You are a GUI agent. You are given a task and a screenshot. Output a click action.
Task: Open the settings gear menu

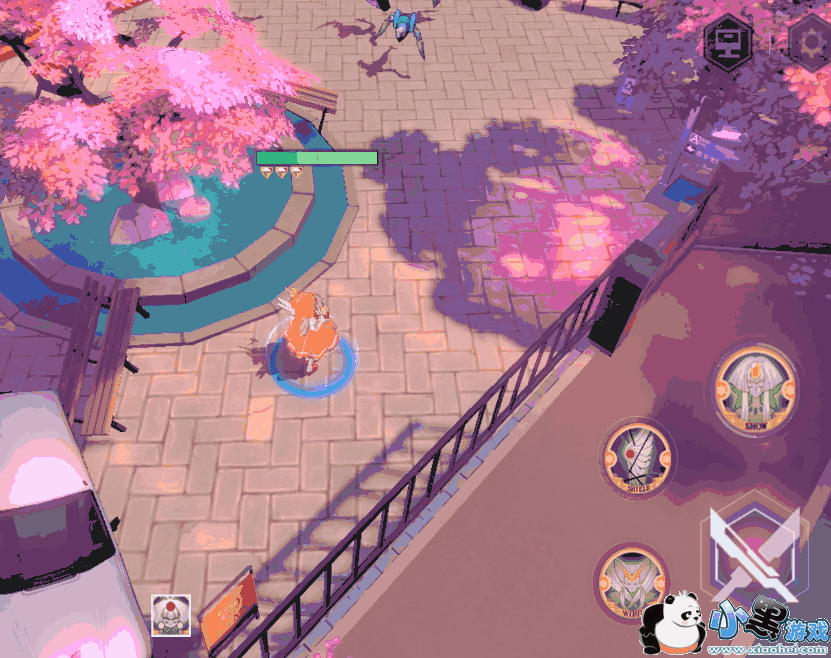tap(808, 41)
